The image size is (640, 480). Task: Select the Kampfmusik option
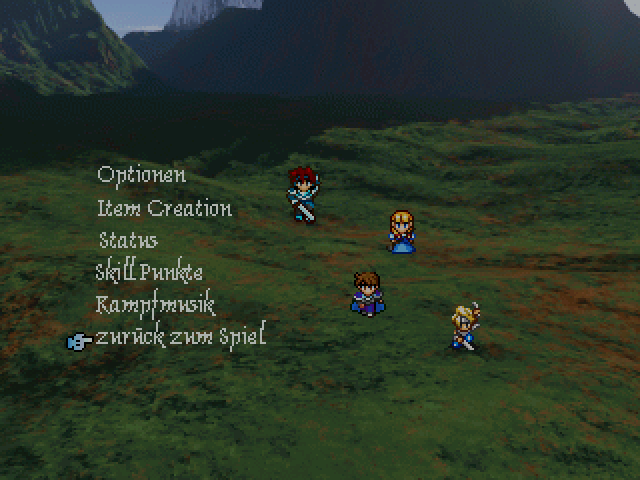coord(155,304)
